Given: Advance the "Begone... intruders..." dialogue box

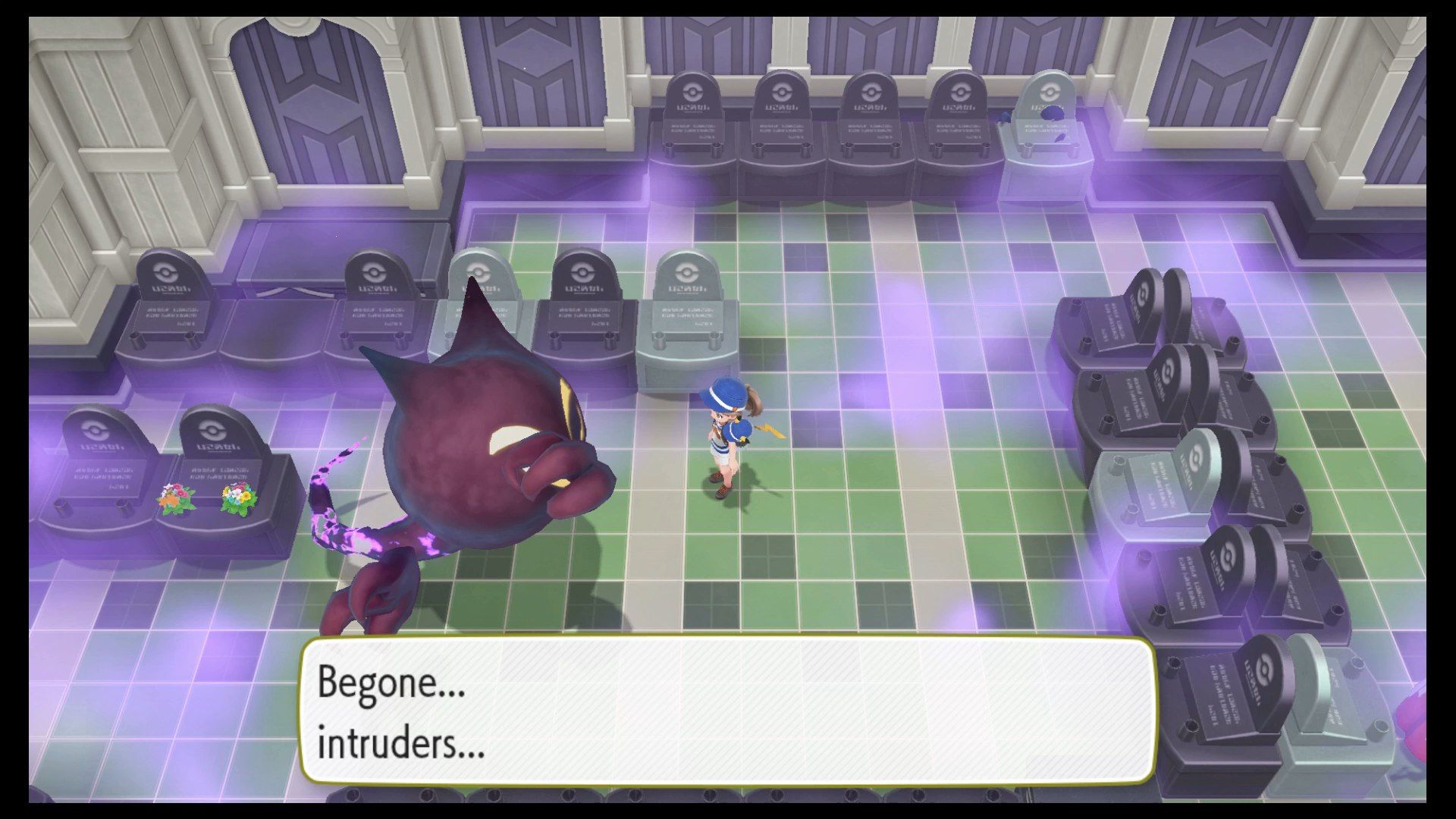Looking at the screenshot, I should [x=728, y=711].
